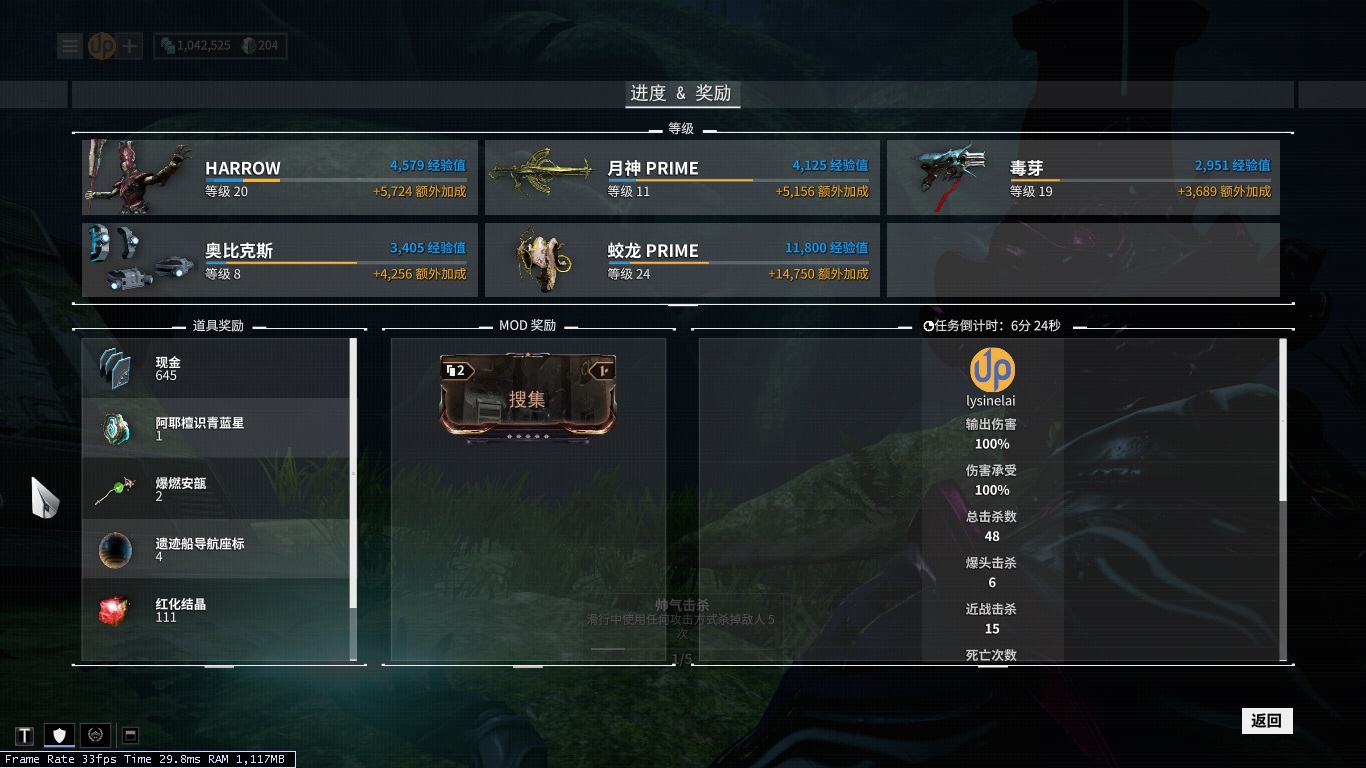This screenshot has width=1366, height=768.
Task: Select the 月神 PRIME level entry
Action: 682,178
